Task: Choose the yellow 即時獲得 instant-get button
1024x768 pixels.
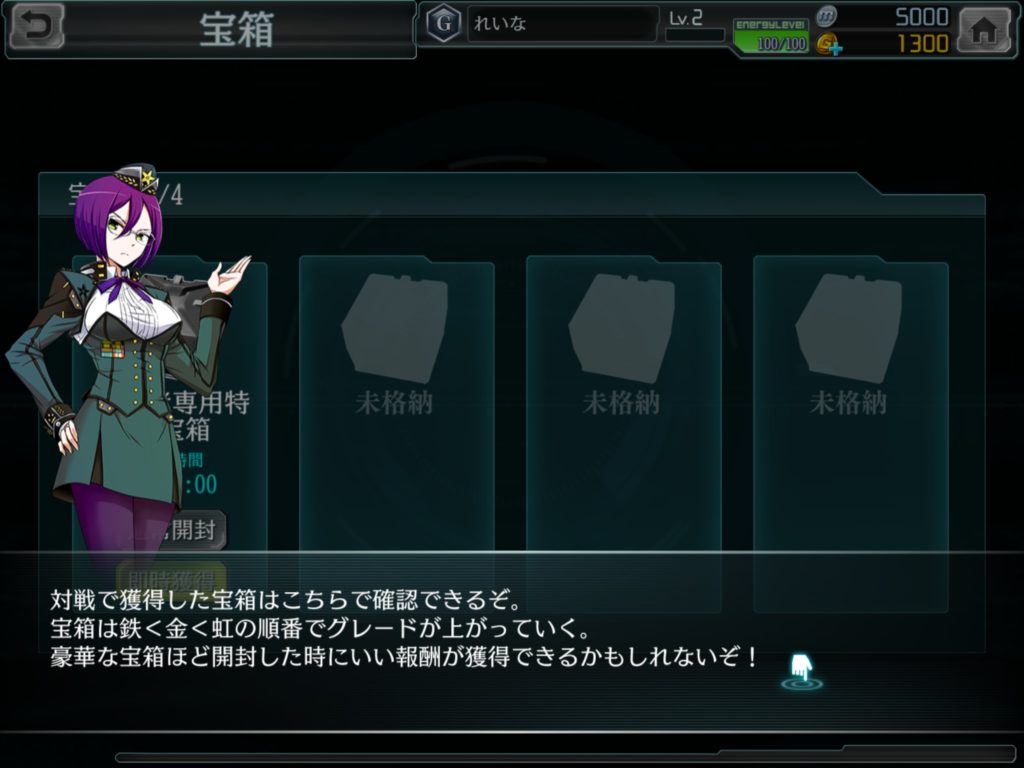Action: point(172,576)
